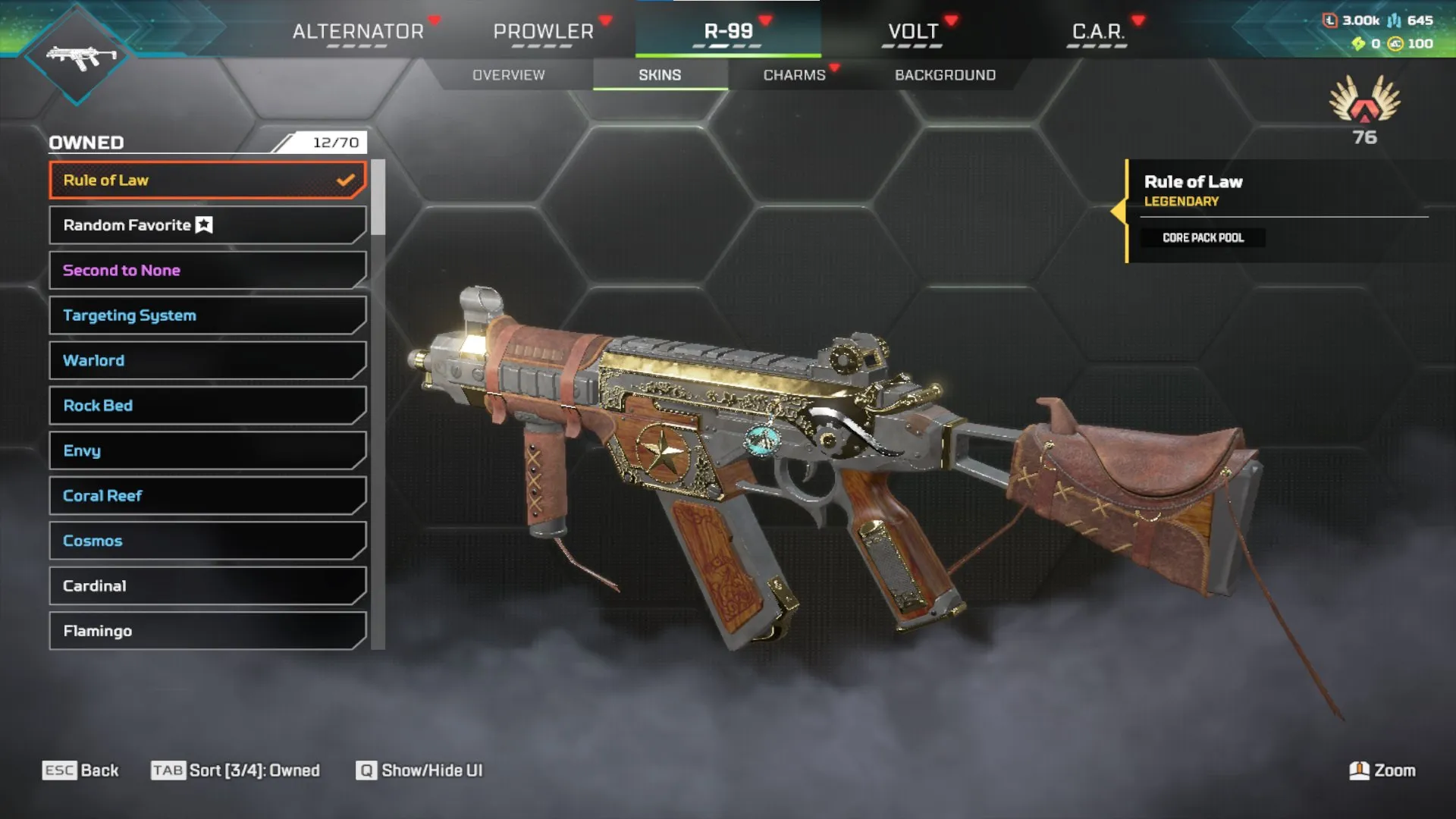Open the BACKGROUND tab
Viewport: 1456px width, 819px height.
coord(945,74)
